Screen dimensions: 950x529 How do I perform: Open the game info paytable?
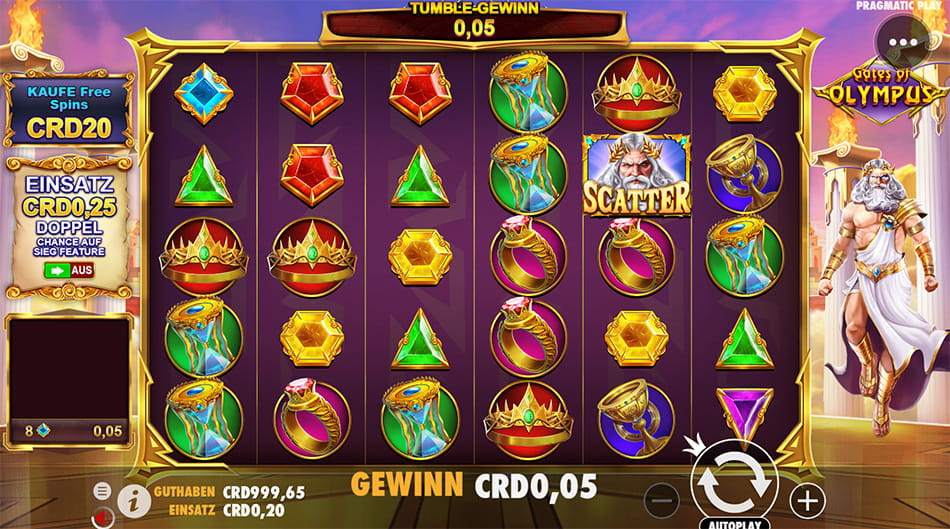[x=133, y=498]
